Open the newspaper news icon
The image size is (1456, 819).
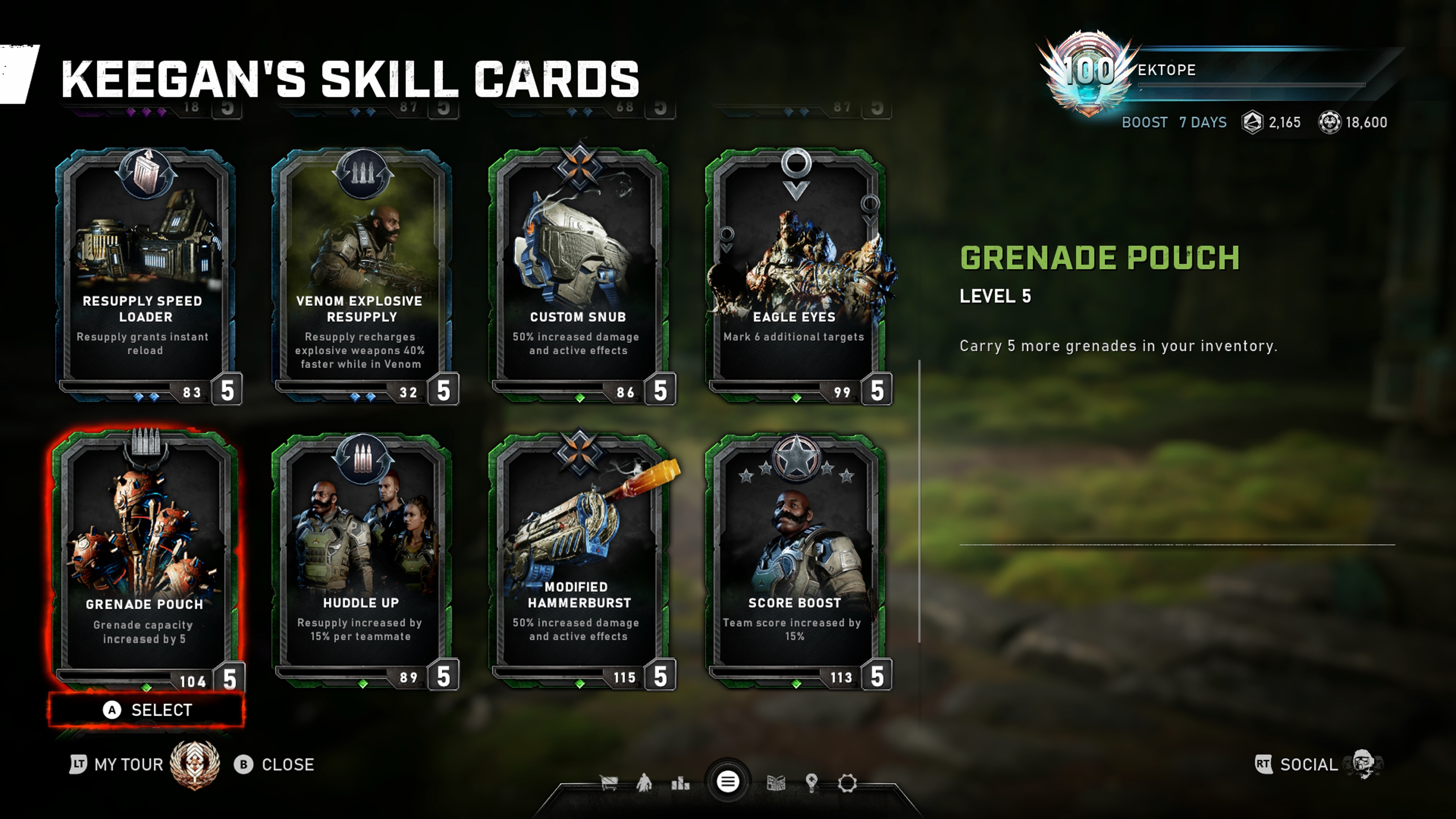[775, 783]
